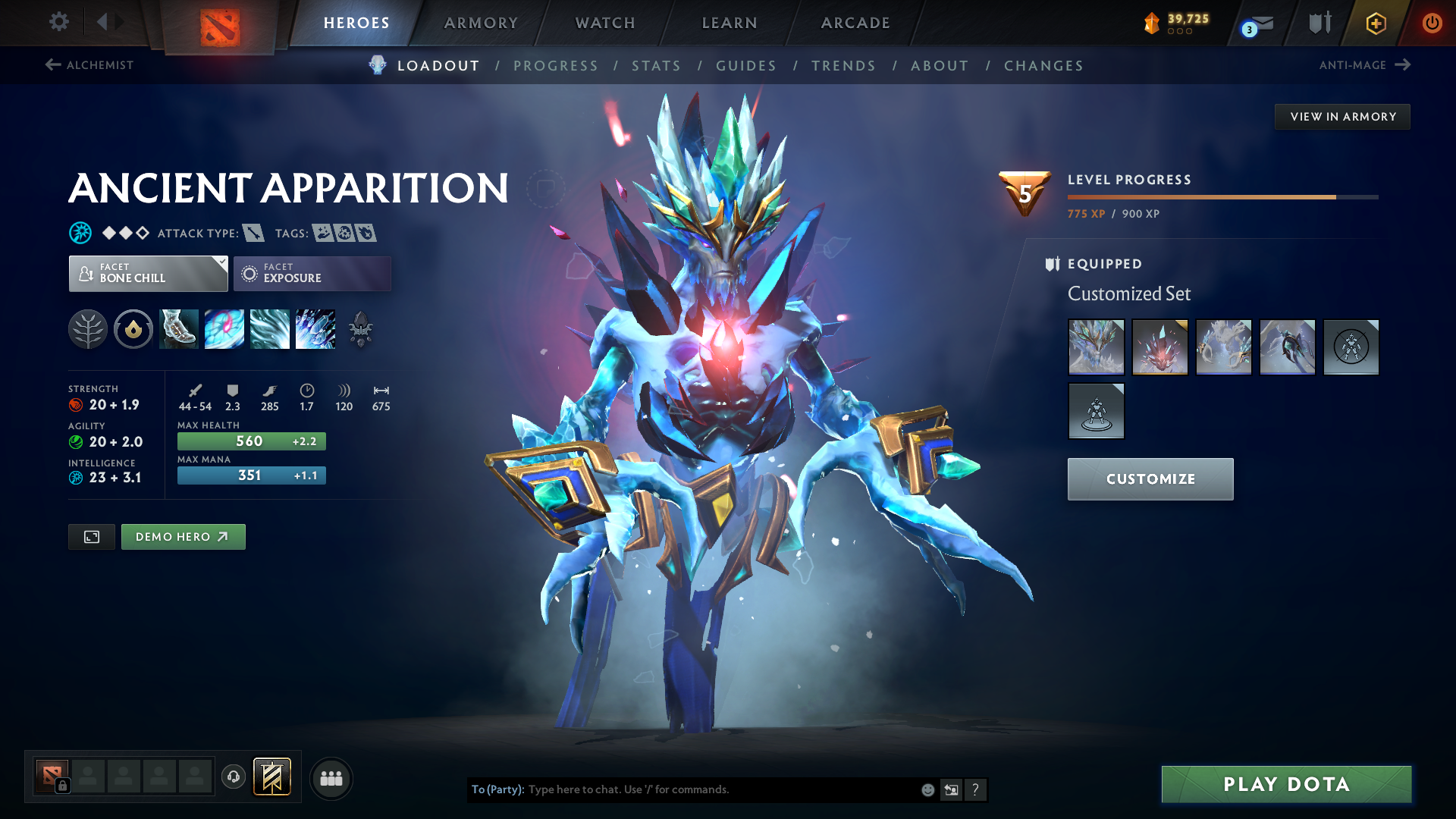The image size is (1456, 819).
Task: Open the settings gear icon
Action: [x=58, y=22]
